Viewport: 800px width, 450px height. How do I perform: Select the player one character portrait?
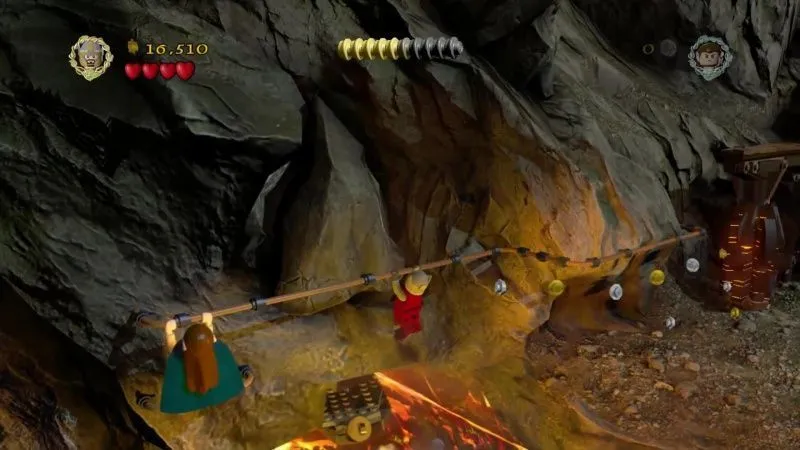[90, 57]
